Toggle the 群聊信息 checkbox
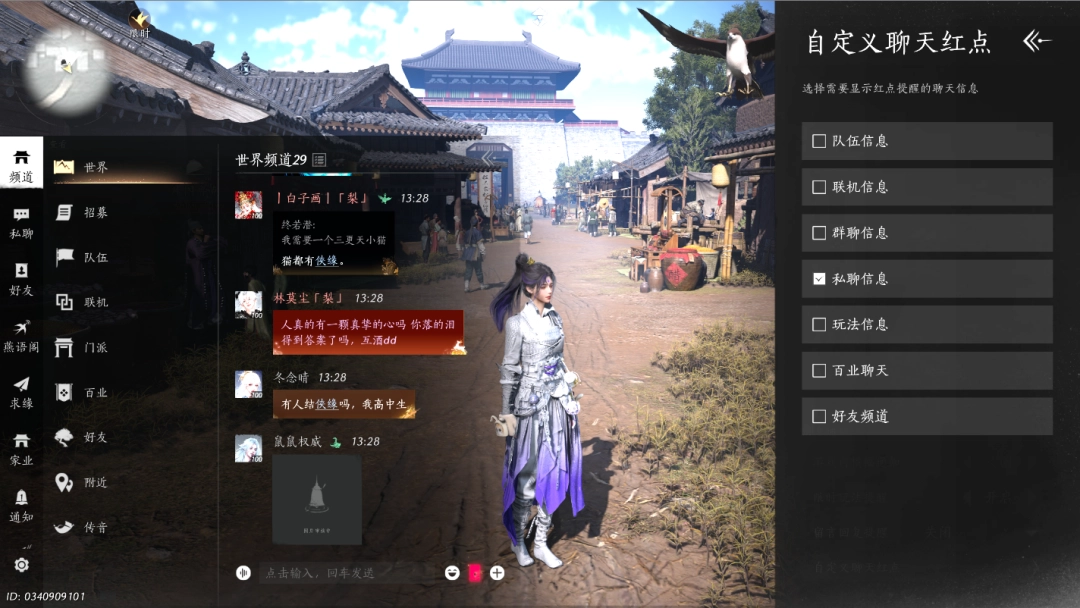The height and width of the screenshot is (608, 1080). 819,233
